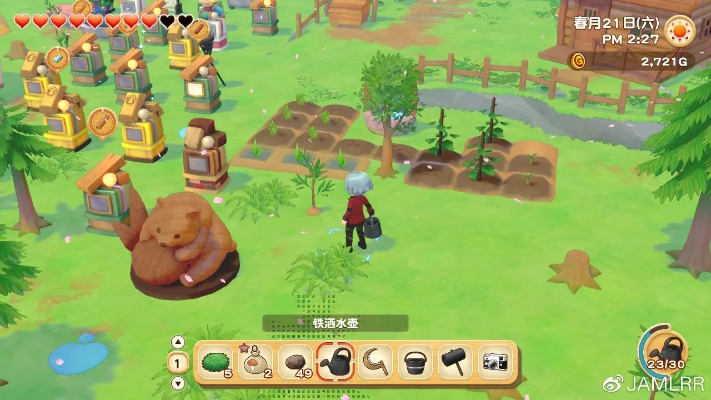Select the camera slot
Viewport: 711px width, 400px height.
tap(495, 361)
